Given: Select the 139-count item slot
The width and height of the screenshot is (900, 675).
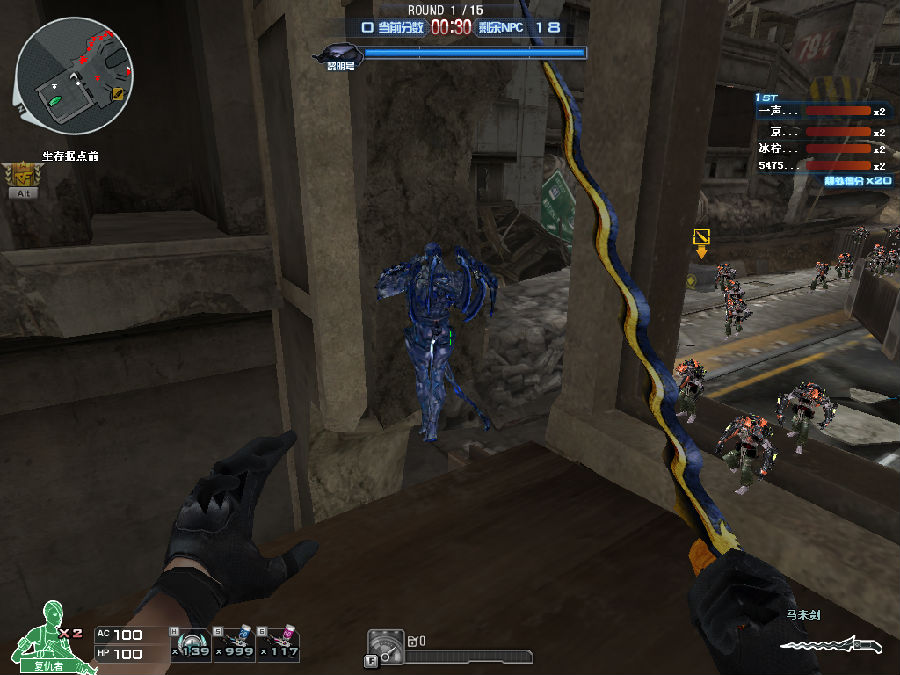Looking at the screenshot, I should (x=190, y=644).
